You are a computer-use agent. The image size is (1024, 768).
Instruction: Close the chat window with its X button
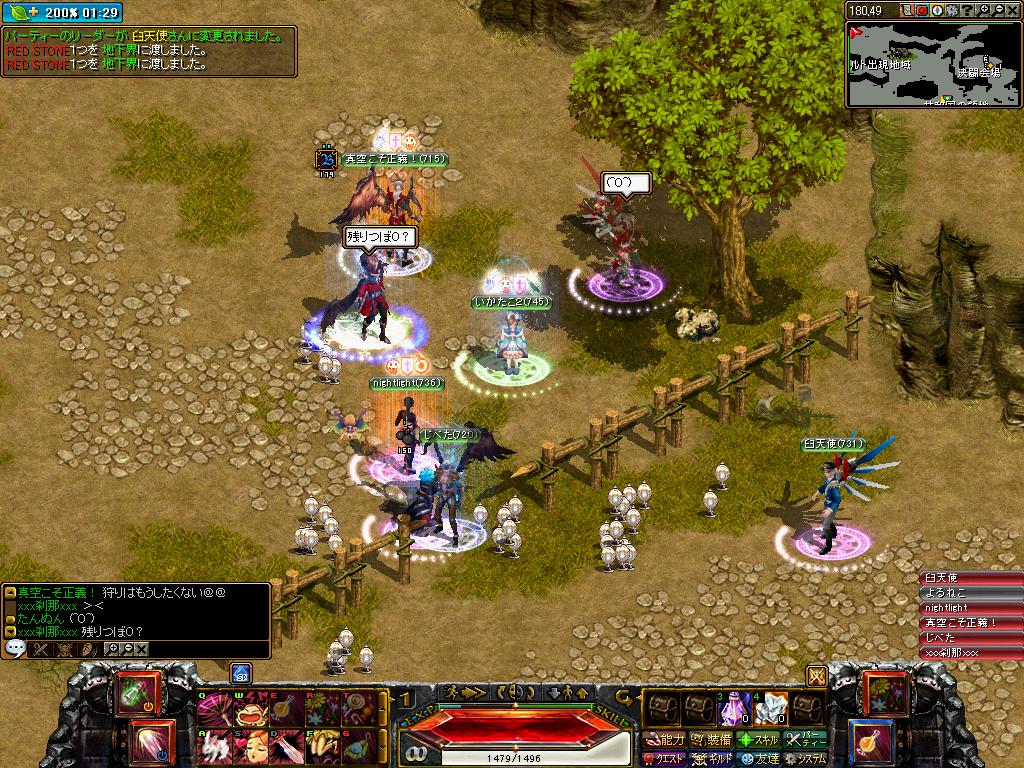click(142, 649)
